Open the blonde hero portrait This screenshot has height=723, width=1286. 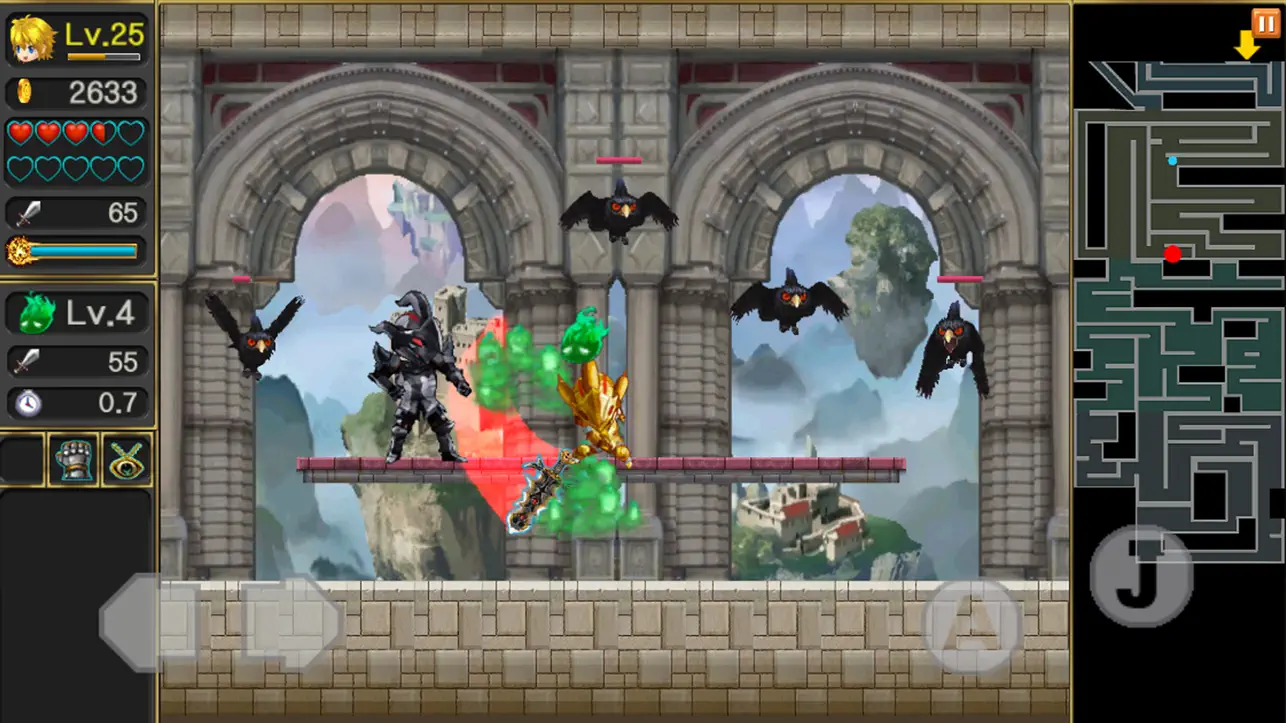[32, 38]
